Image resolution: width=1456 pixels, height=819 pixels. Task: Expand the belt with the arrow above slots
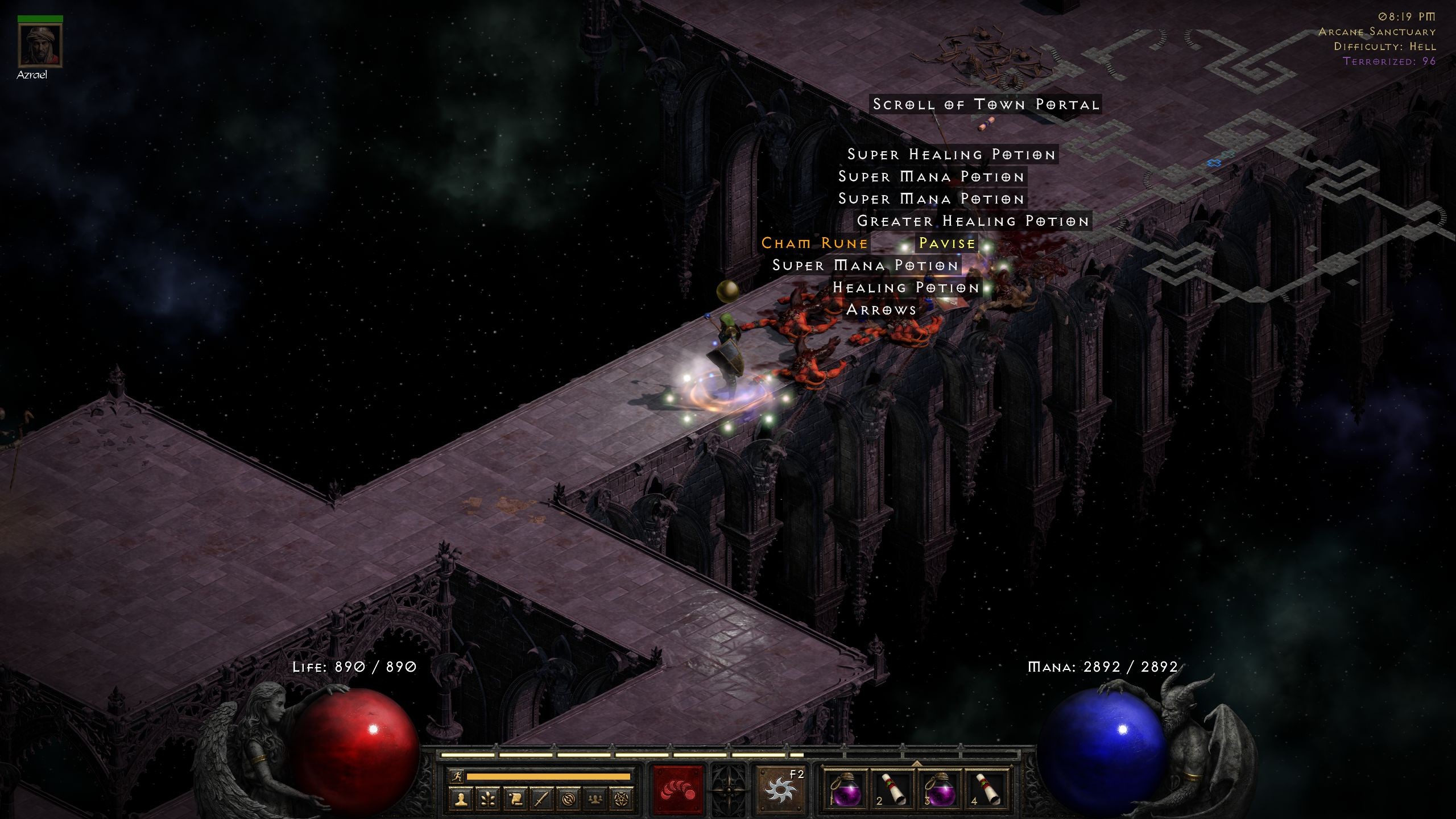[916, 764]
